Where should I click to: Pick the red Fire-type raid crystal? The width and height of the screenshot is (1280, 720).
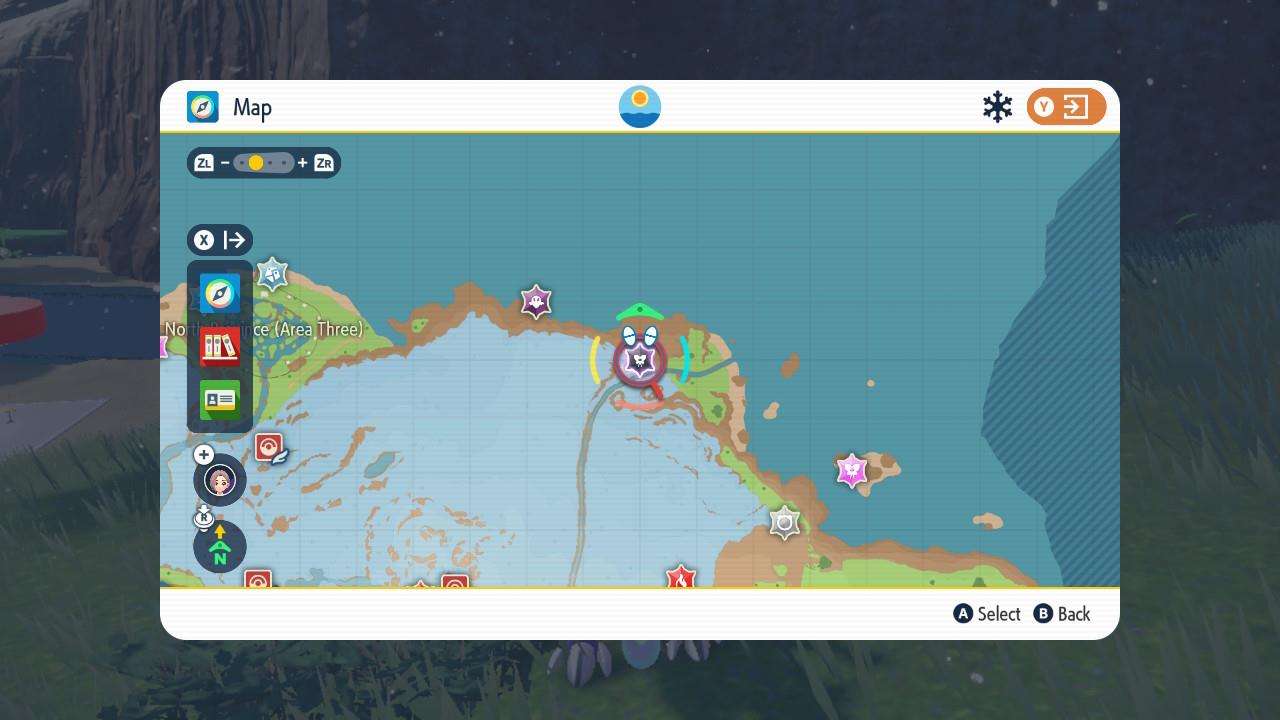[x=681, y=578]
